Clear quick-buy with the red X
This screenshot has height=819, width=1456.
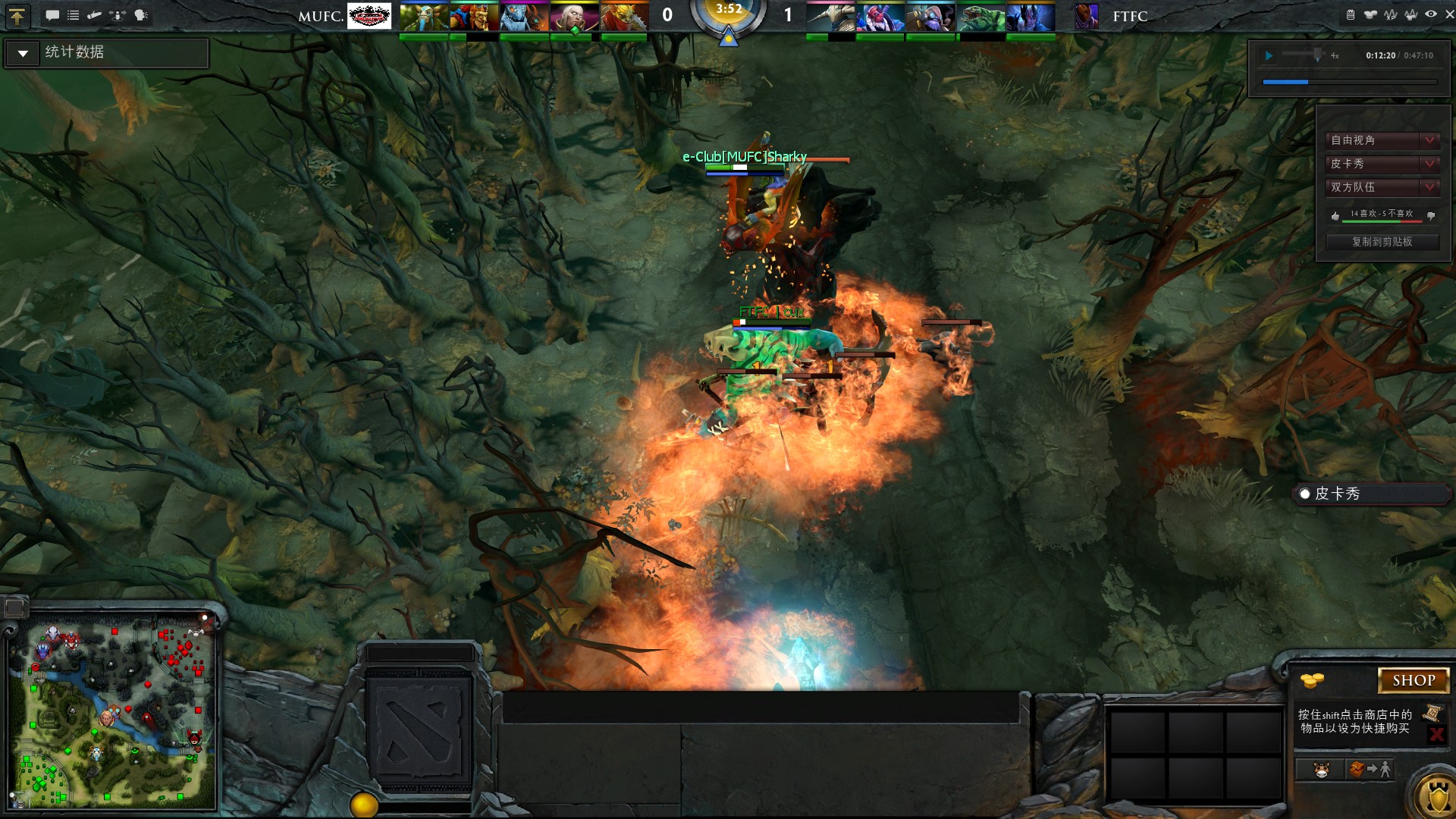pos(1436,734)
